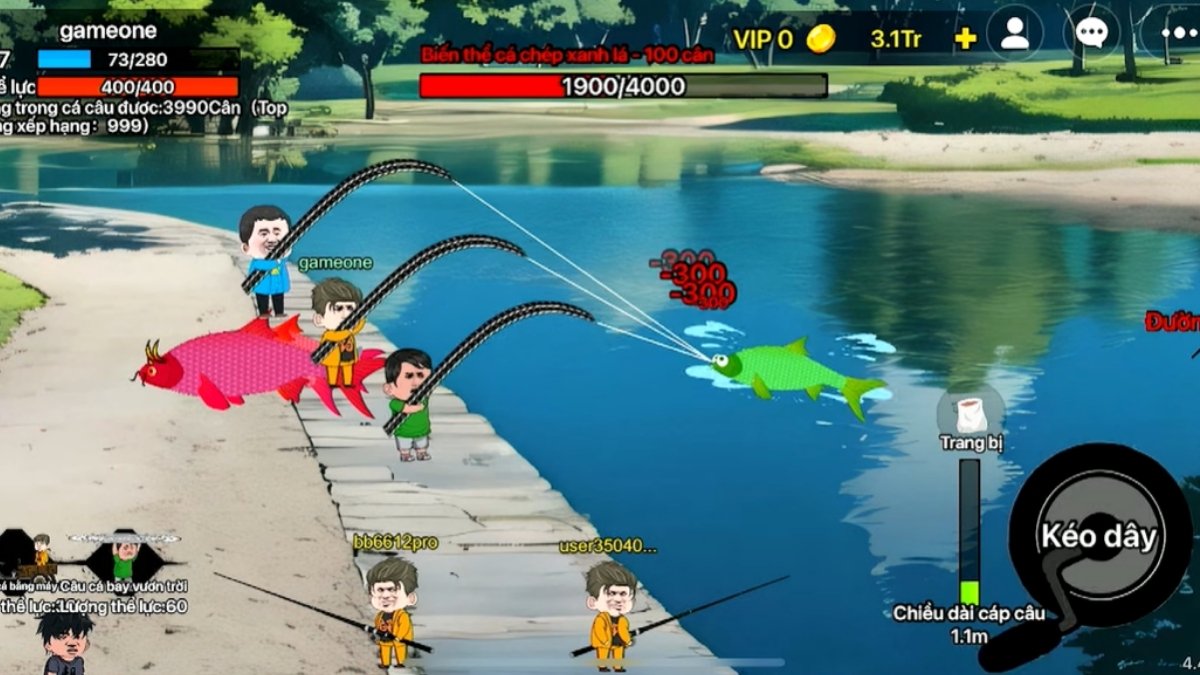Image resolution: width=1200 pixels, height=675 pixels.
Task: Activate the Câu cá bay vươn trời skill
Action: coord(123,556)
